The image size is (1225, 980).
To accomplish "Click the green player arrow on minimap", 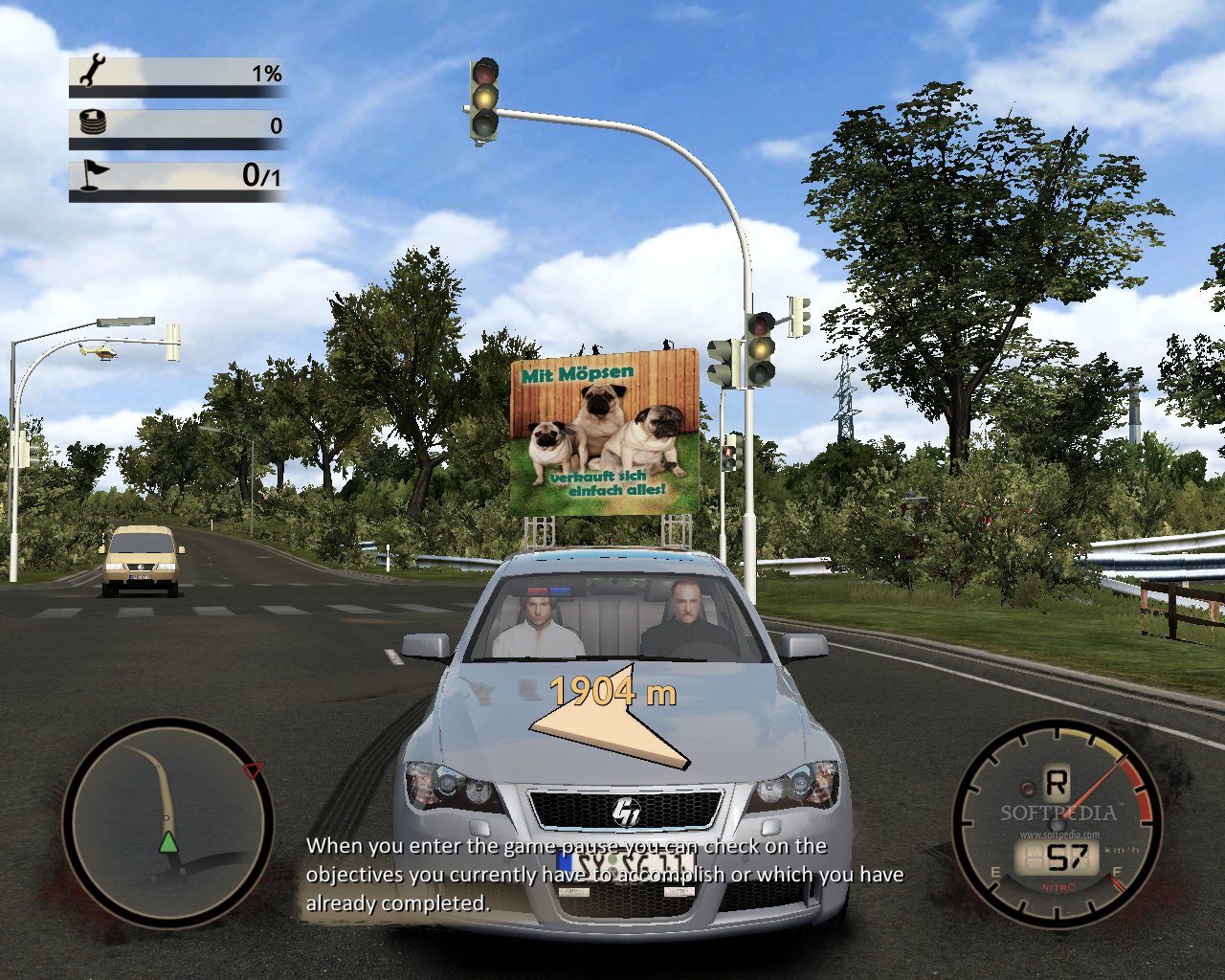I will pyautogui.click(x=168, y=842).
